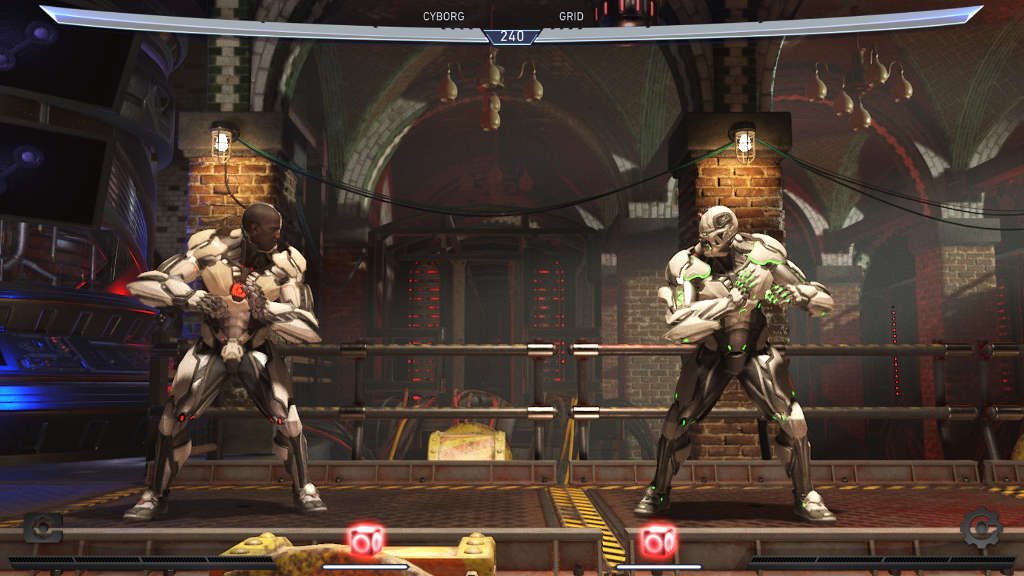Activate Cyborg's red character power icon
1024x576 pixels.
[365, 541]
